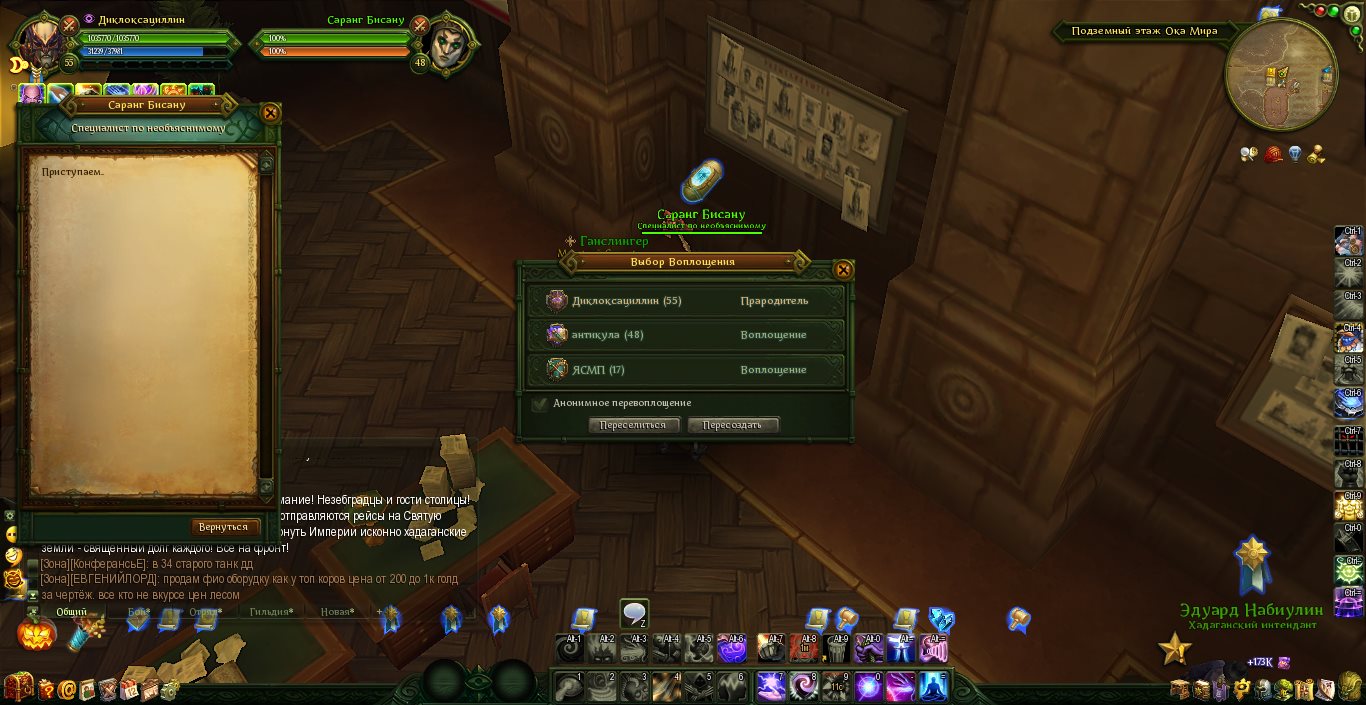Click the Вернуться button in the dialogue
Image resolution: width=1366 pixels, height=705 pixels.
point(224,527)
